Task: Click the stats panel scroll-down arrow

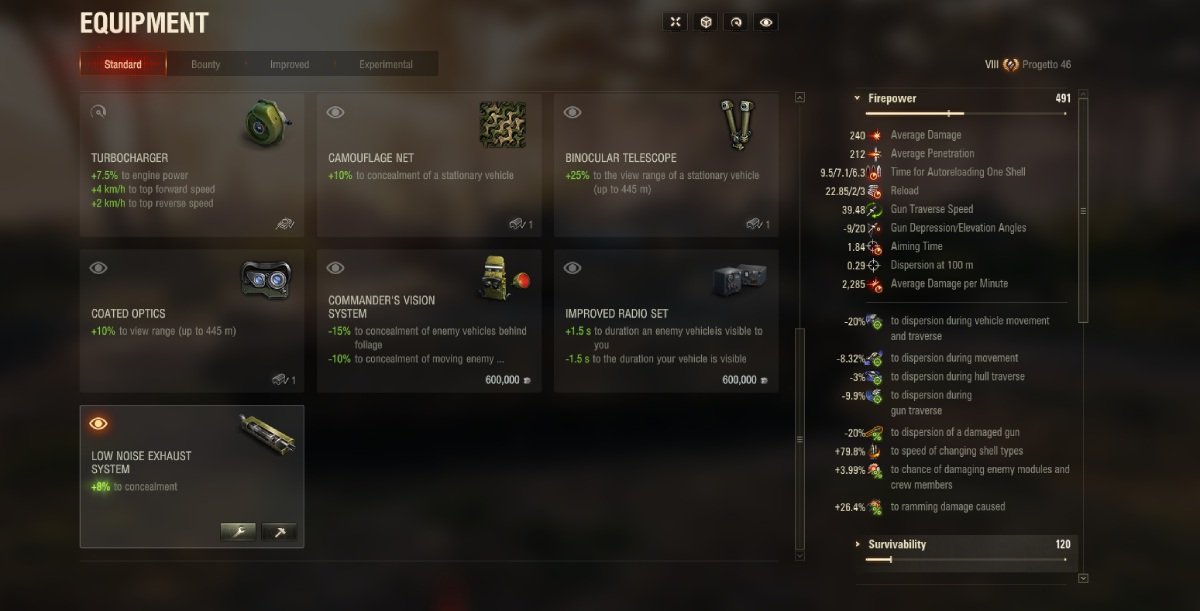Action: pyautogui.click(x=1083, y=578)
